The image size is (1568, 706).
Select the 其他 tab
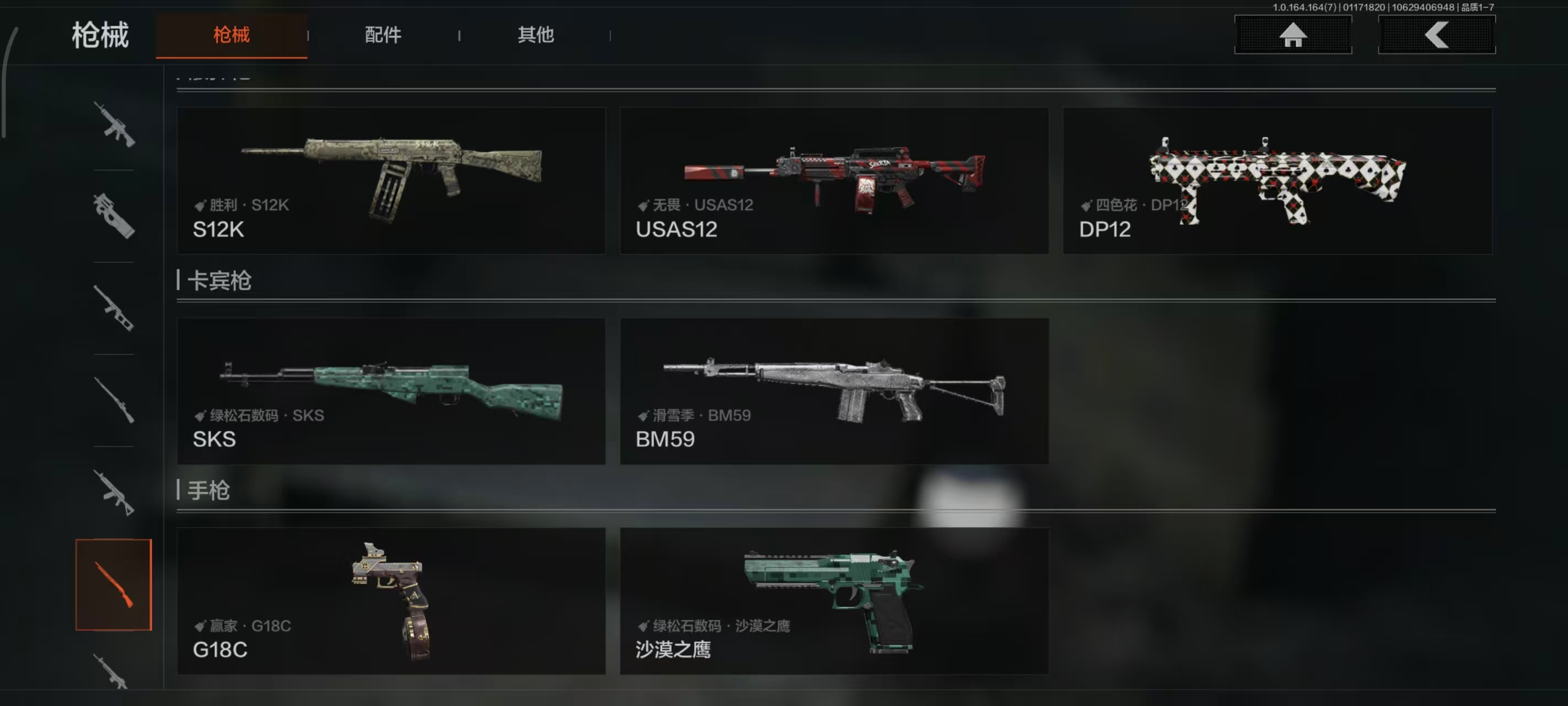coord(536,35)
